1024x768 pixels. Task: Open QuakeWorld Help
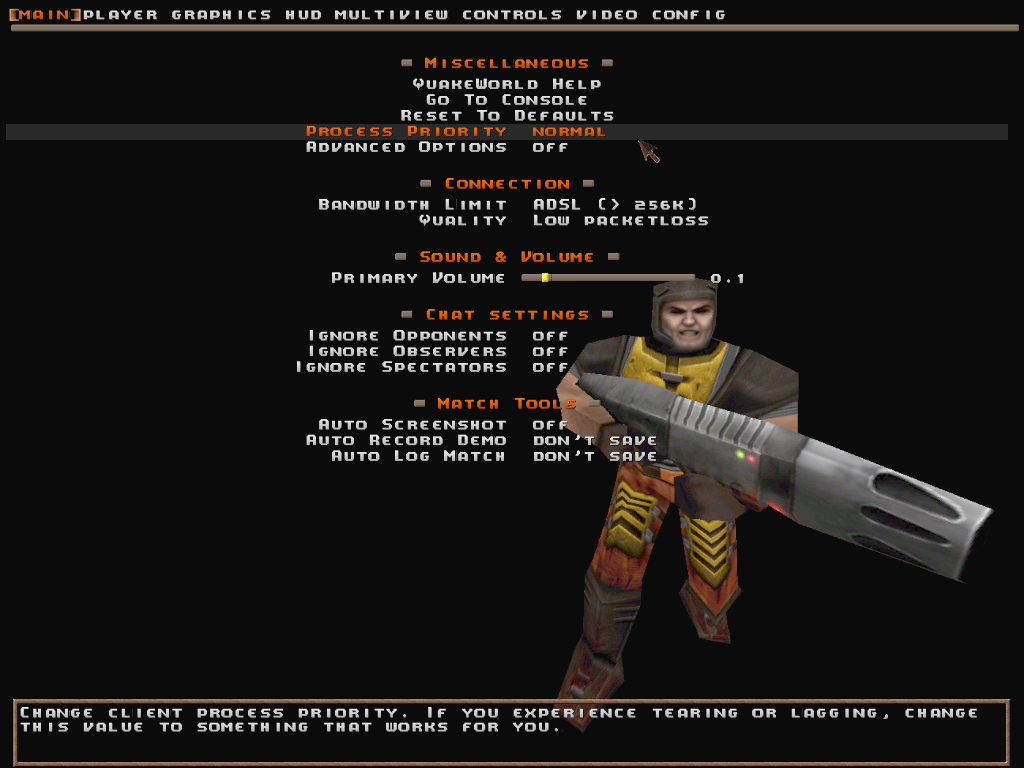(507, 84)
